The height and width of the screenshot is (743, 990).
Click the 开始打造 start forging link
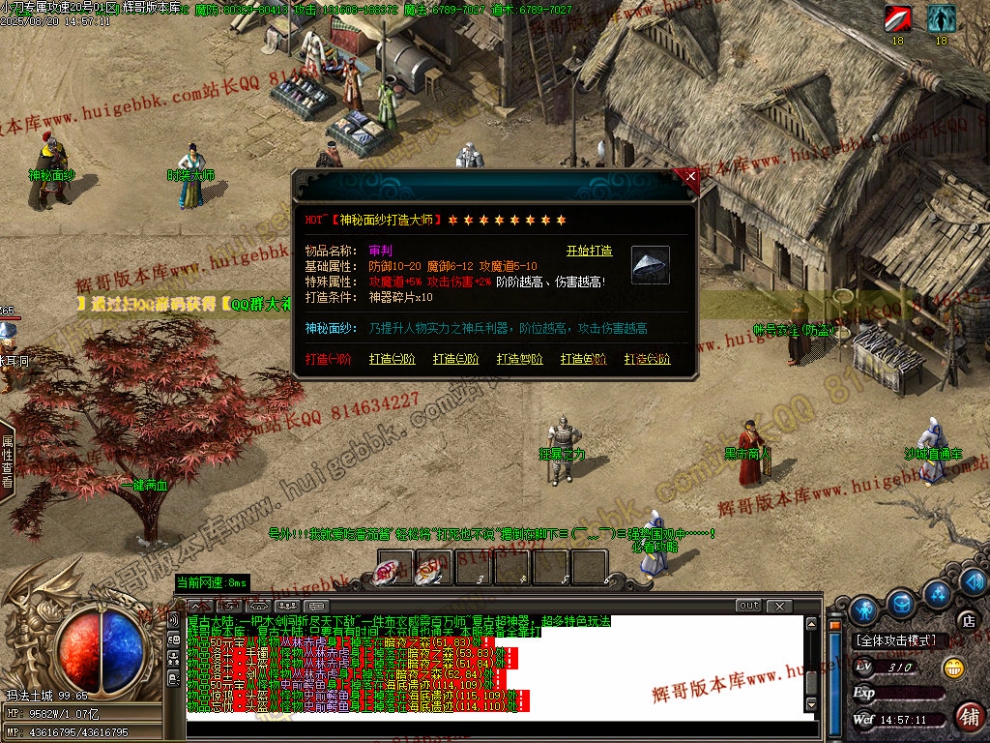tap(589, 251)
